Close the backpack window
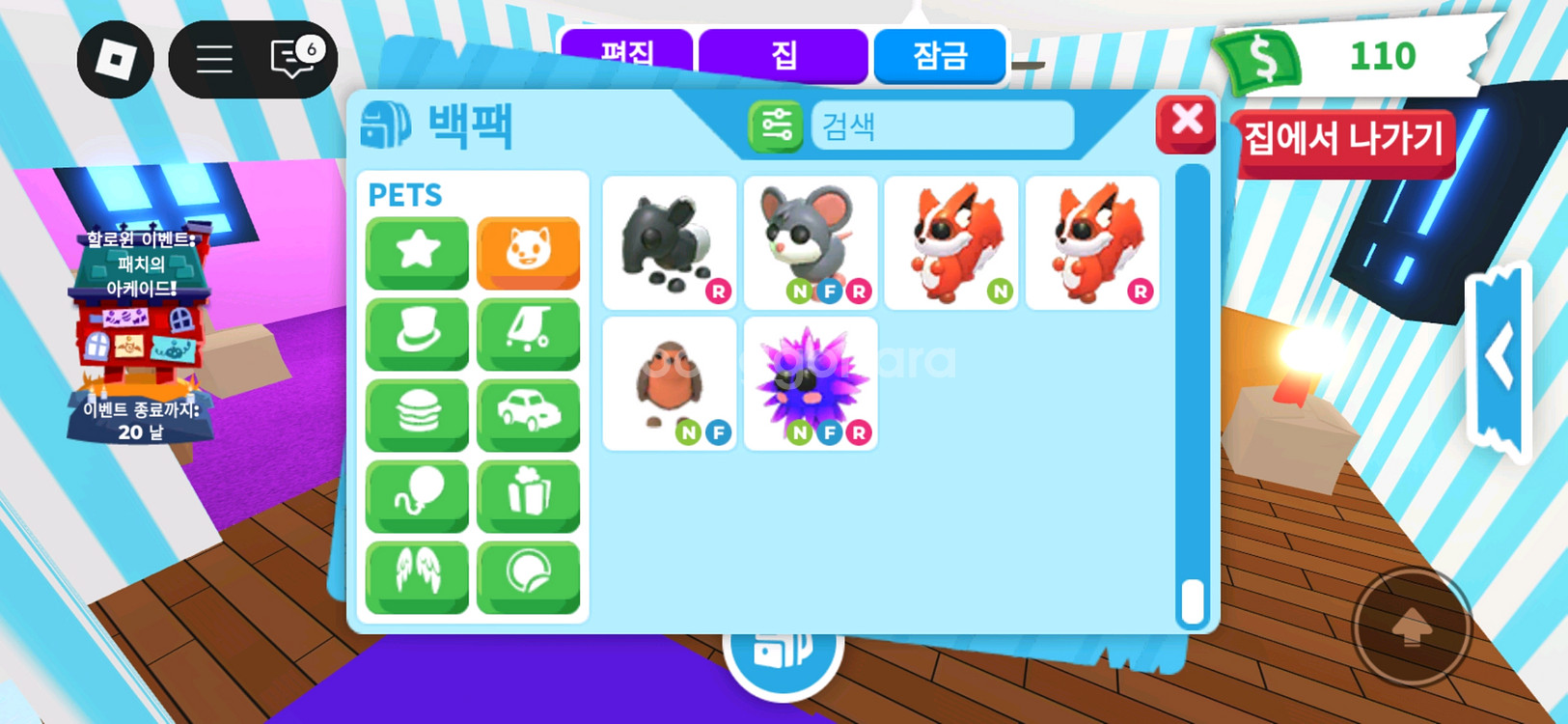The width and height of the screenshot is (1568, 724). coord(1186,124)
